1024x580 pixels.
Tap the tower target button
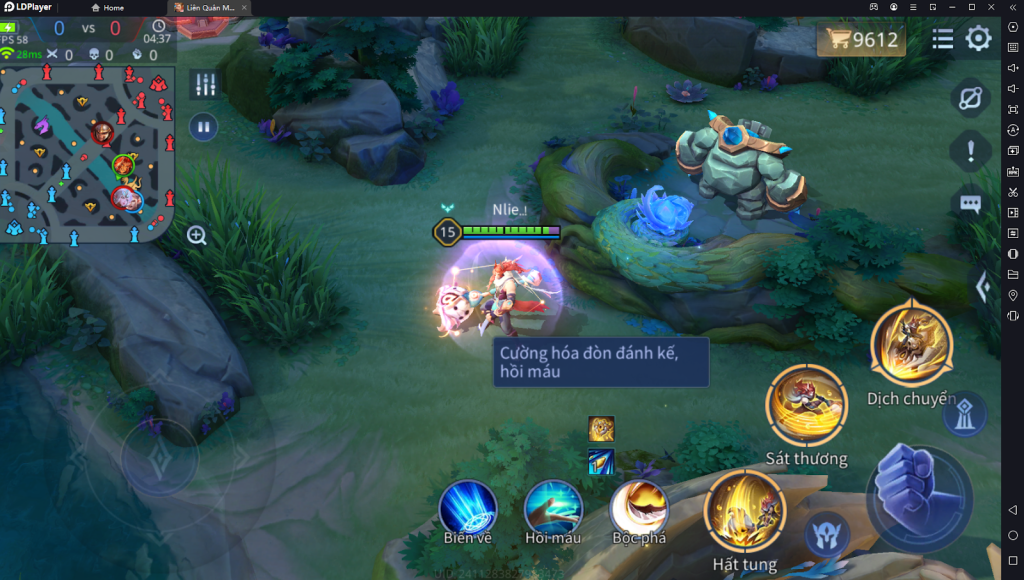coord(963,412)
